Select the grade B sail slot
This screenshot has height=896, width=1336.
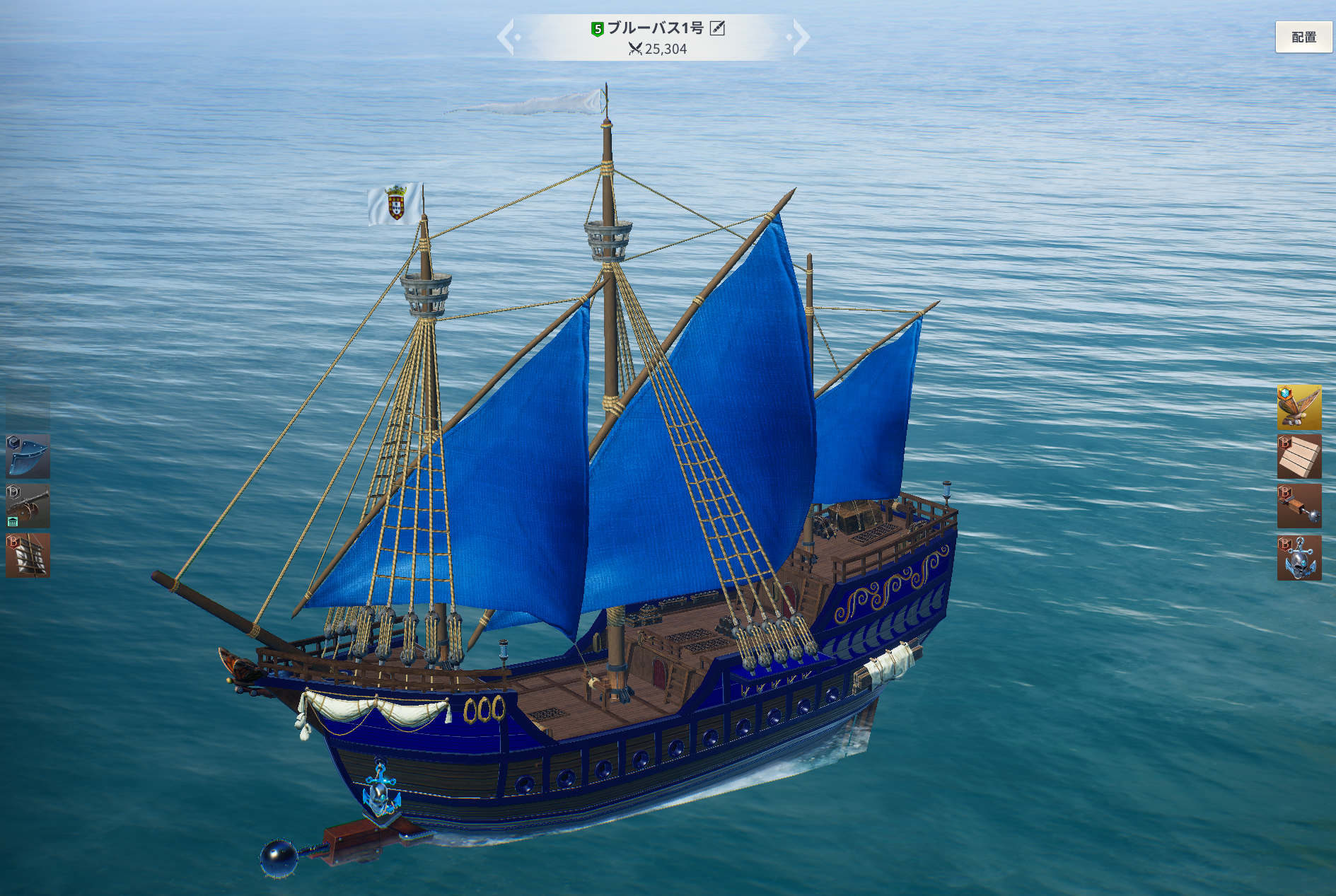click(x=28, y=556)
